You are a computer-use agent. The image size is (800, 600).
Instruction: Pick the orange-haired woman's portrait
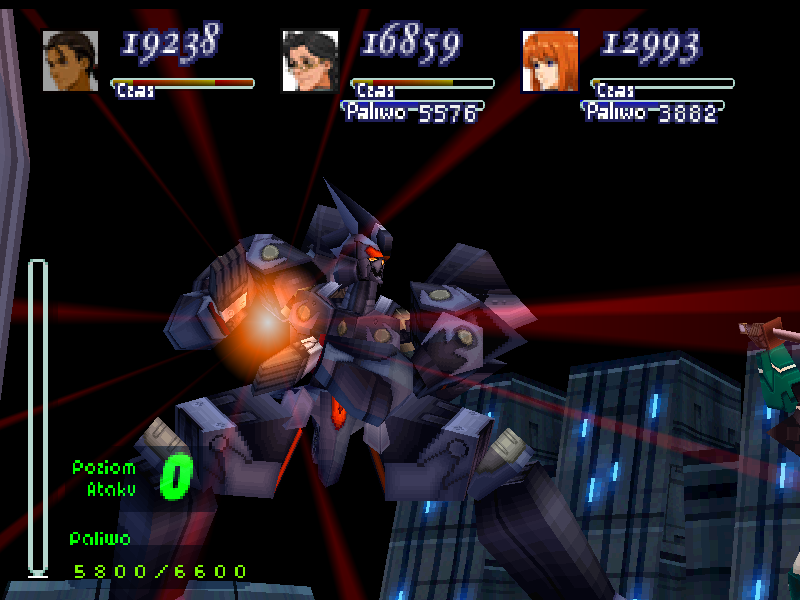tap(550, 61)
